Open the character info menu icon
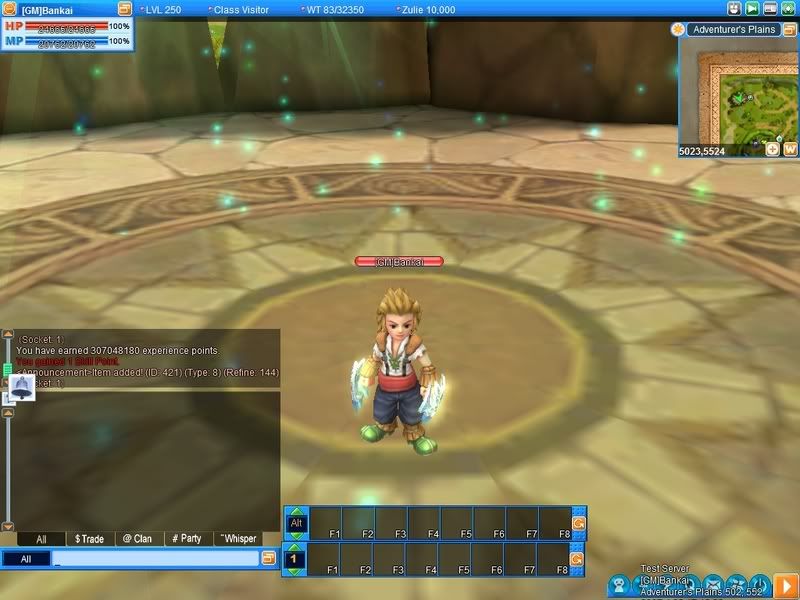The width and height of the screenshot is (800, 600). point(621,583)
